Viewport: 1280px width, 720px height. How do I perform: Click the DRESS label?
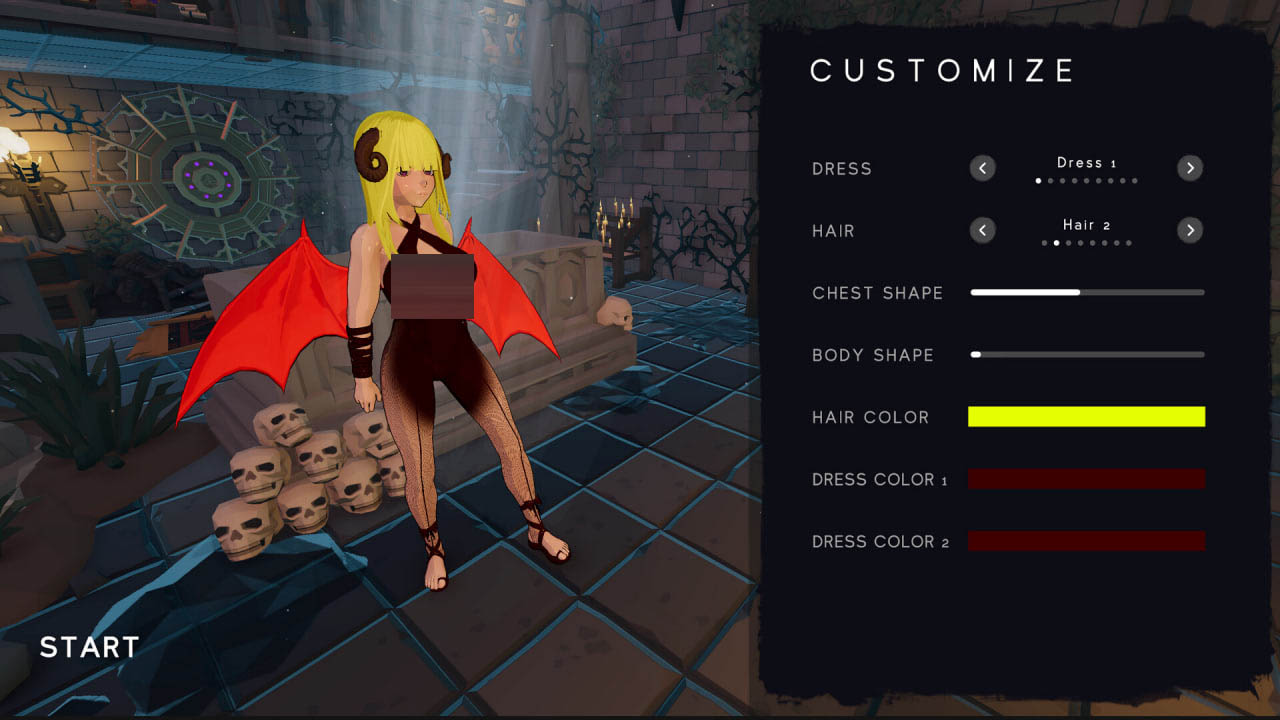[842, 169]
